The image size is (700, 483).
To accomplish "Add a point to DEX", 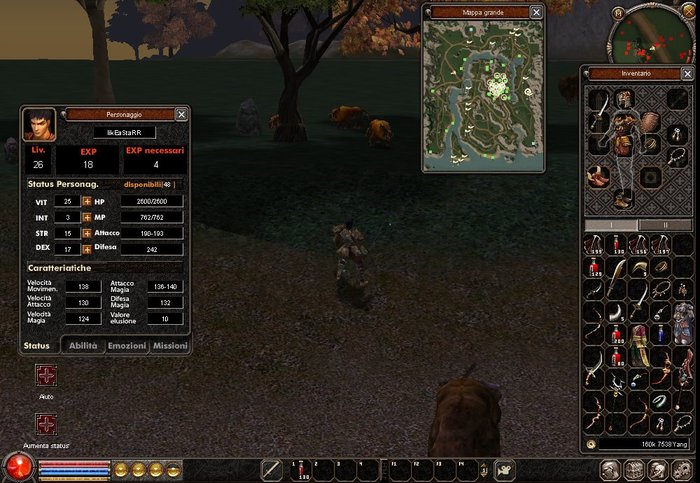I will point(86,249).
